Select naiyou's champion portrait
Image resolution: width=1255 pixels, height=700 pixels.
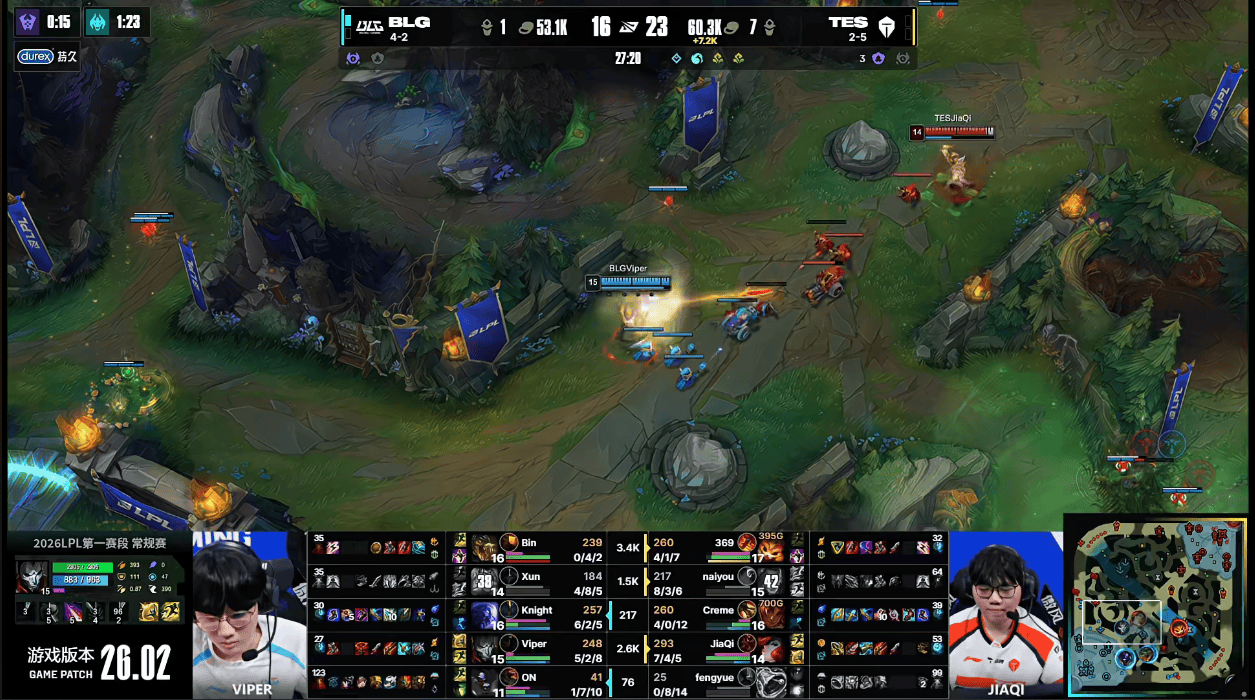point(770,581)
